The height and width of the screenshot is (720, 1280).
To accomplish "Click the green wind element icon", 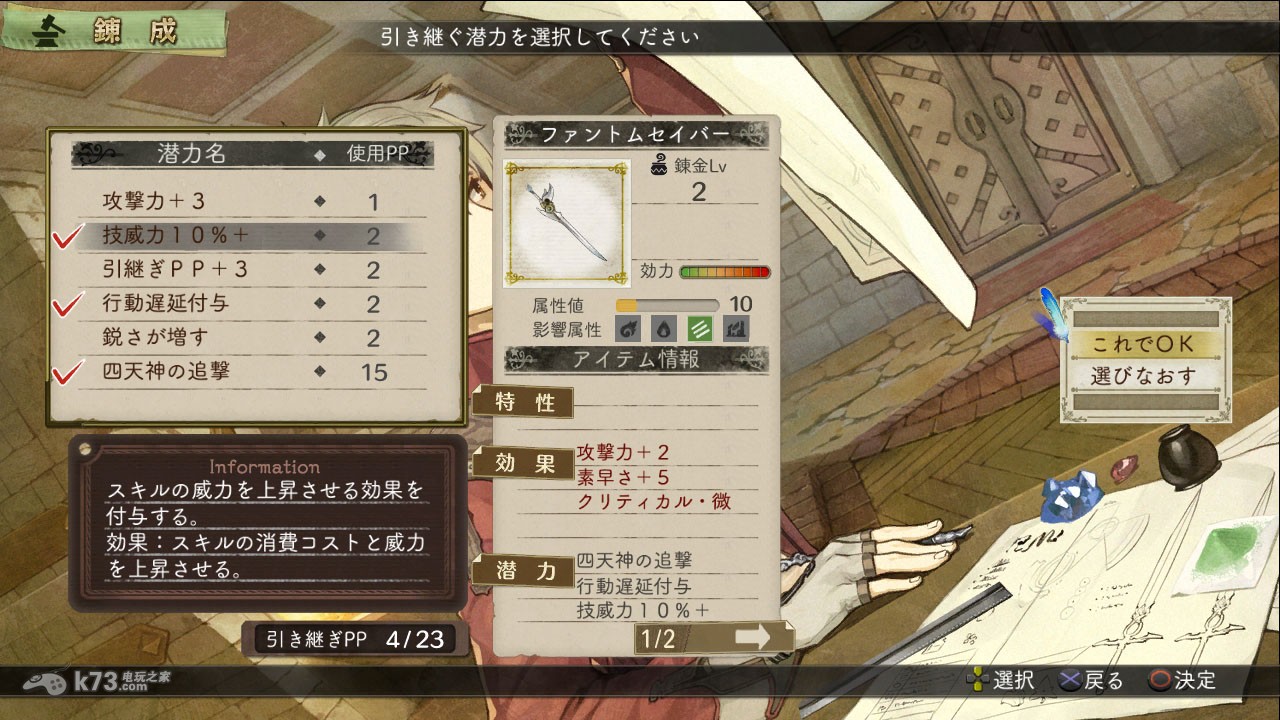I will point(700,328).
